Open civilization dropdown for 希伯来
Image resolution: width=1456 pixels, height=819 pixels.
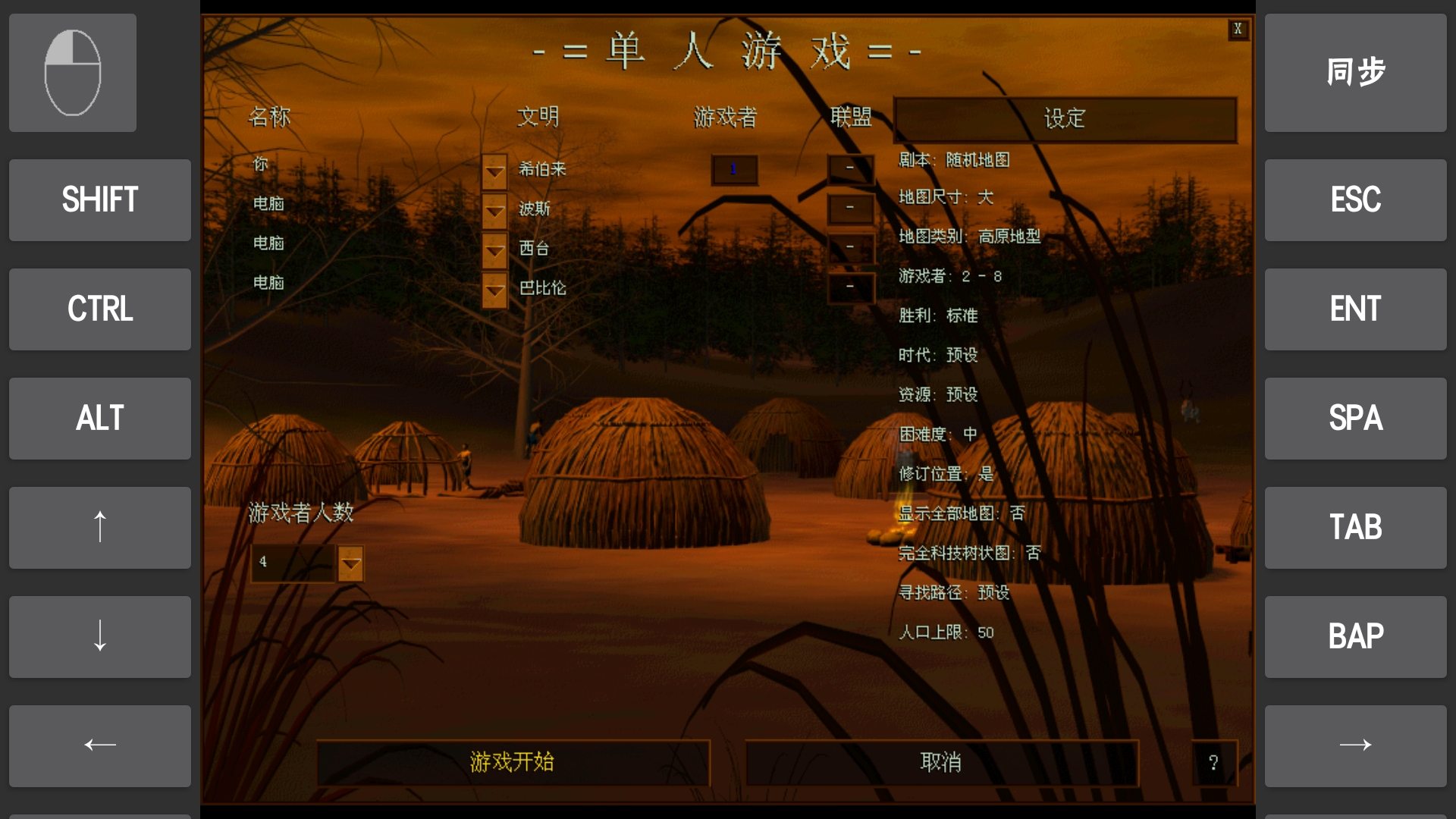494,171
